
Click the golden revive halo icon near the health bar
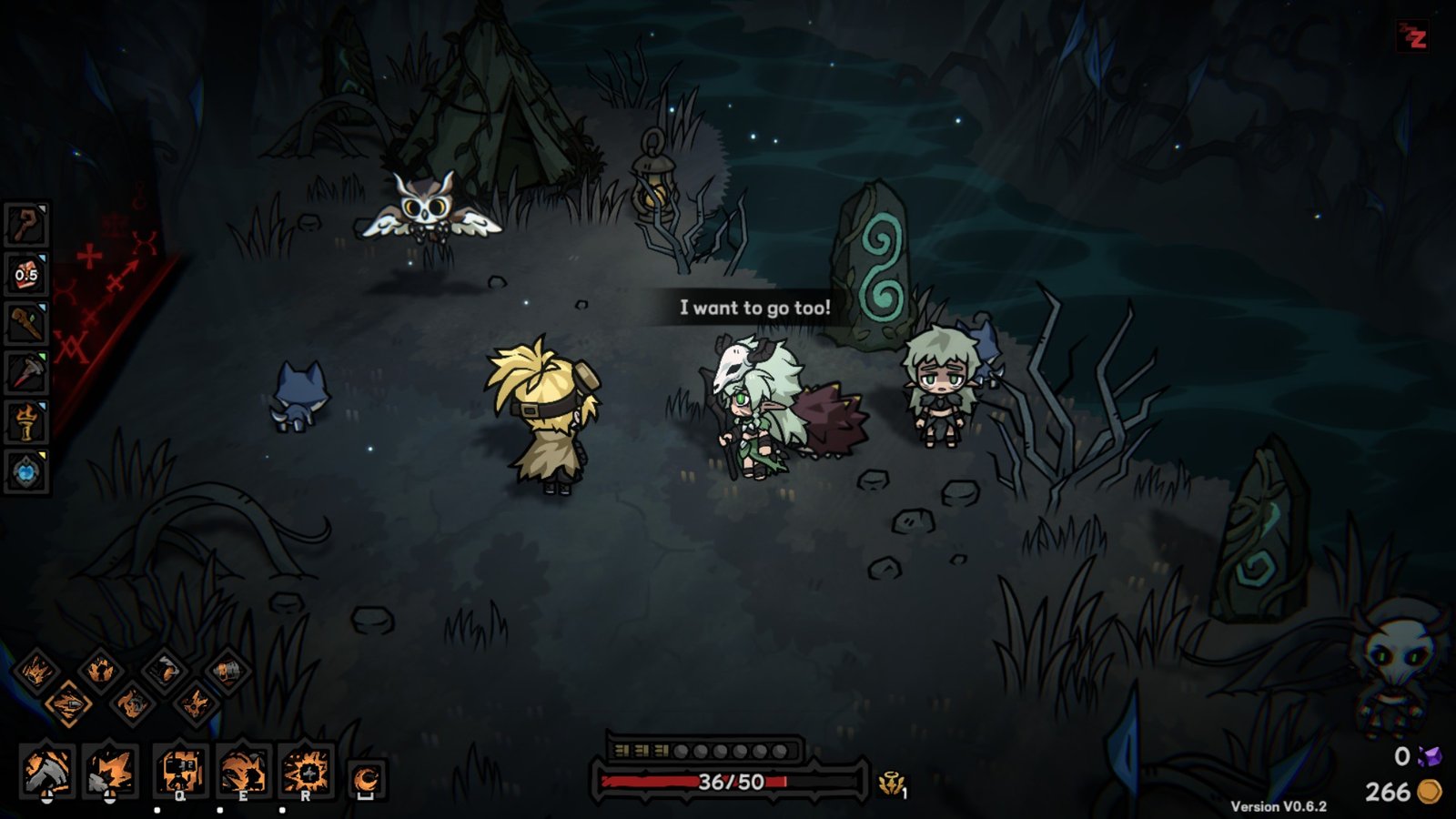[892, 781]
